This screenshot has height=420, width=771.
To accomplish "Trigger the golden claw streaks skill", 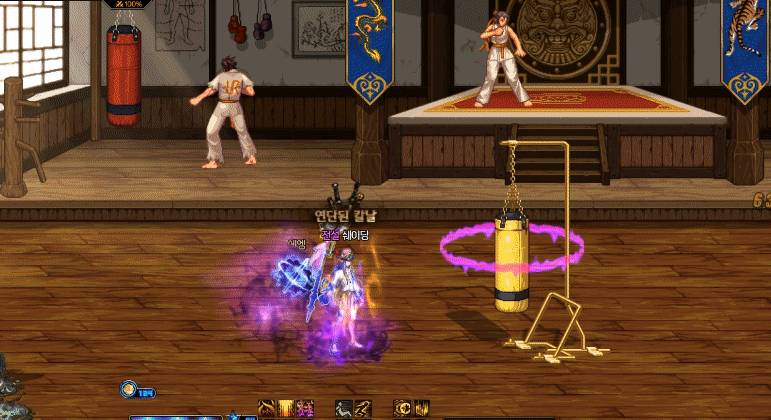I will (422, 409).
